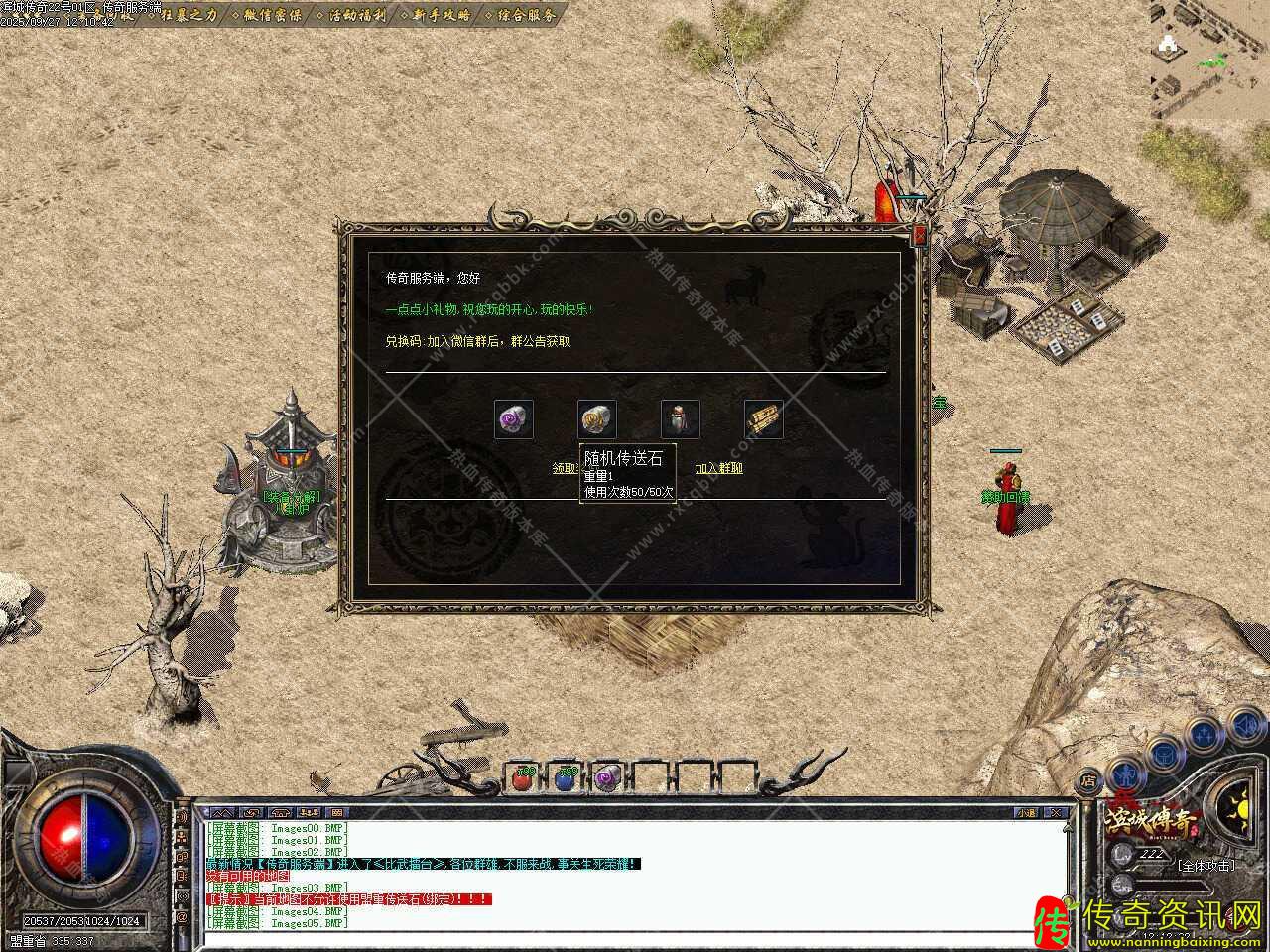Click the 小退 button on chat bar

(x=1026, y=813)
